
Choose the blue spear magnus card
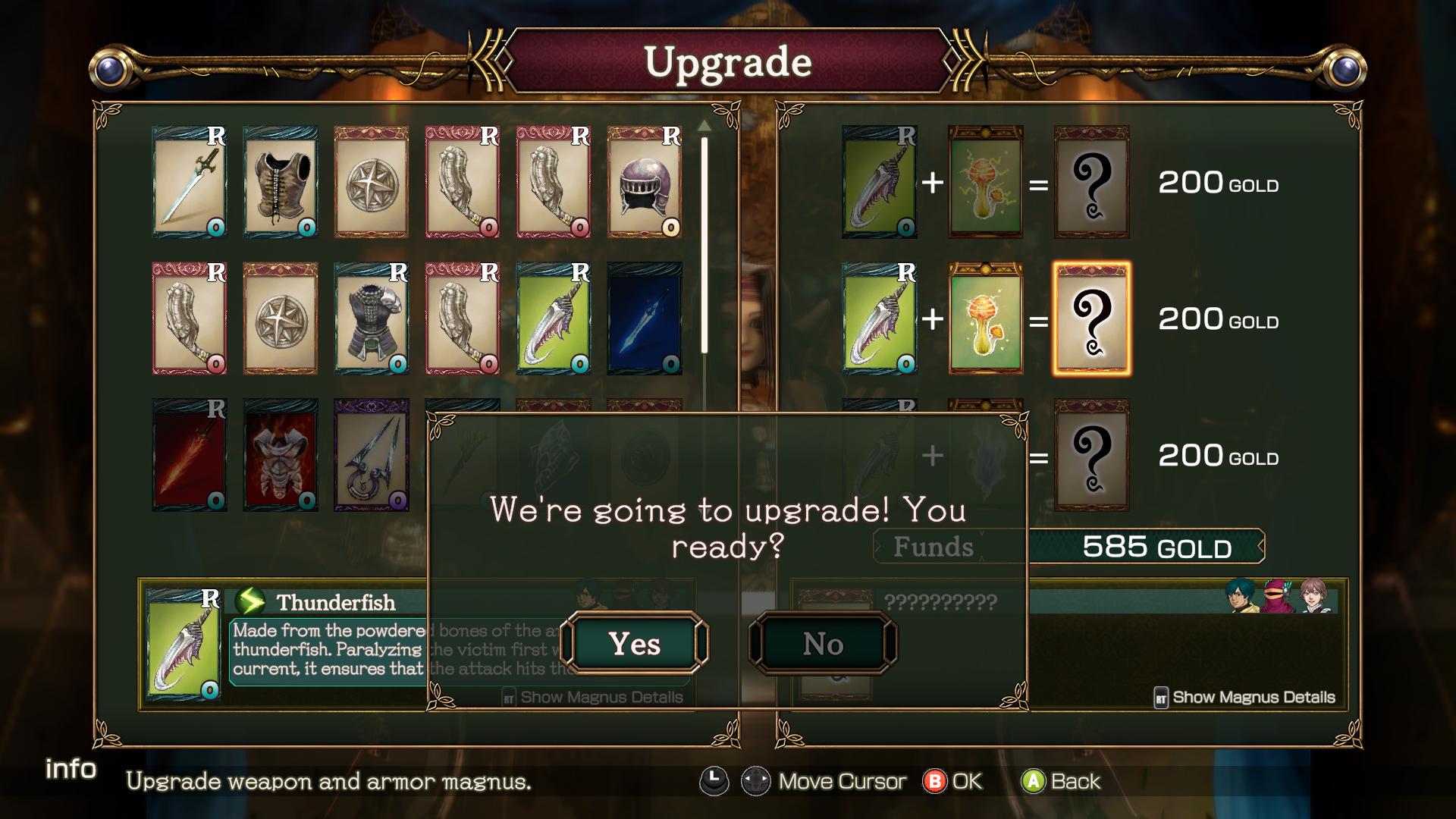click(x=645, y=318)
